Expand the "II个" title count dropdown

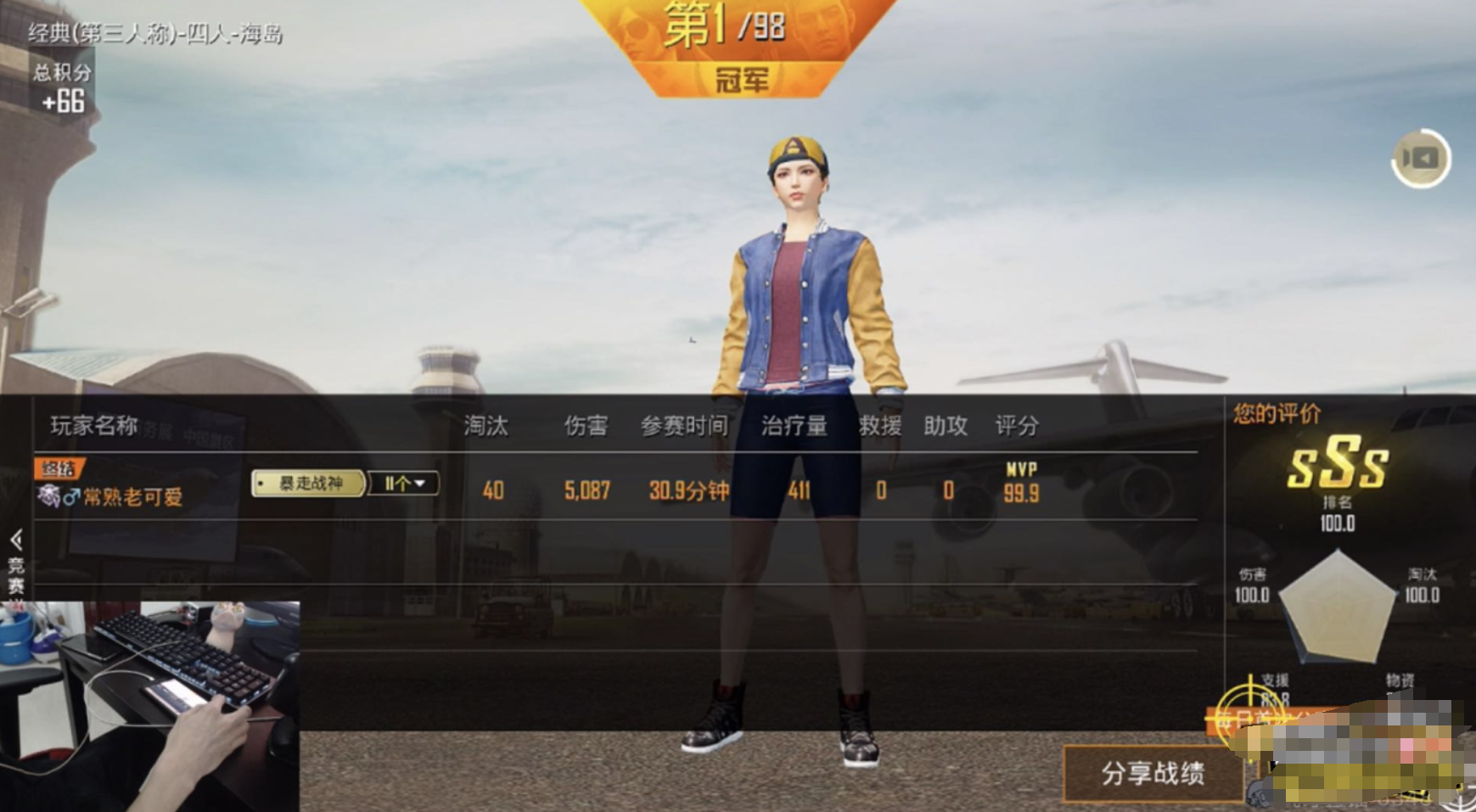405,483
